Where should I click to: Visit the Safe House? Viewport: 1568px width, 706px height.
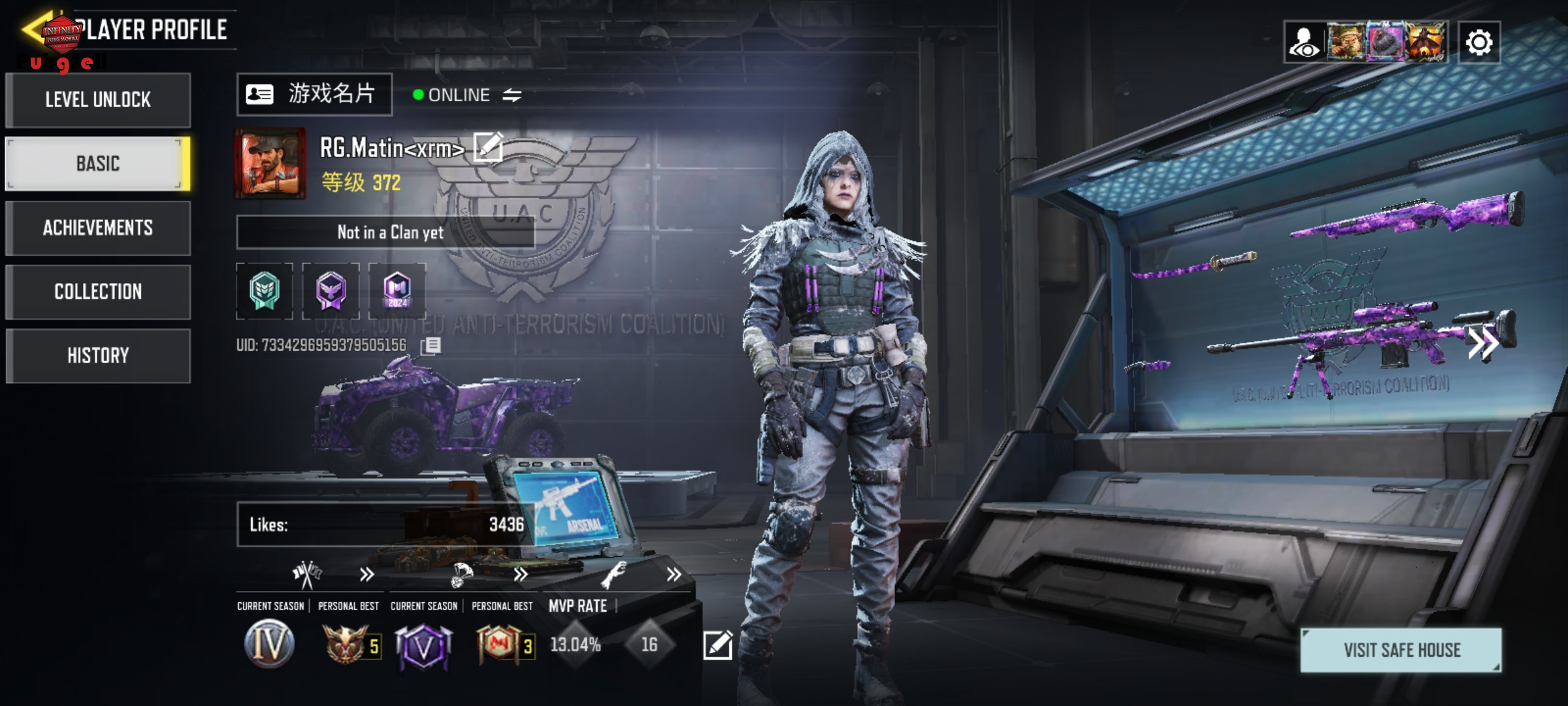pyautogui.click(x=1401, y=650)
